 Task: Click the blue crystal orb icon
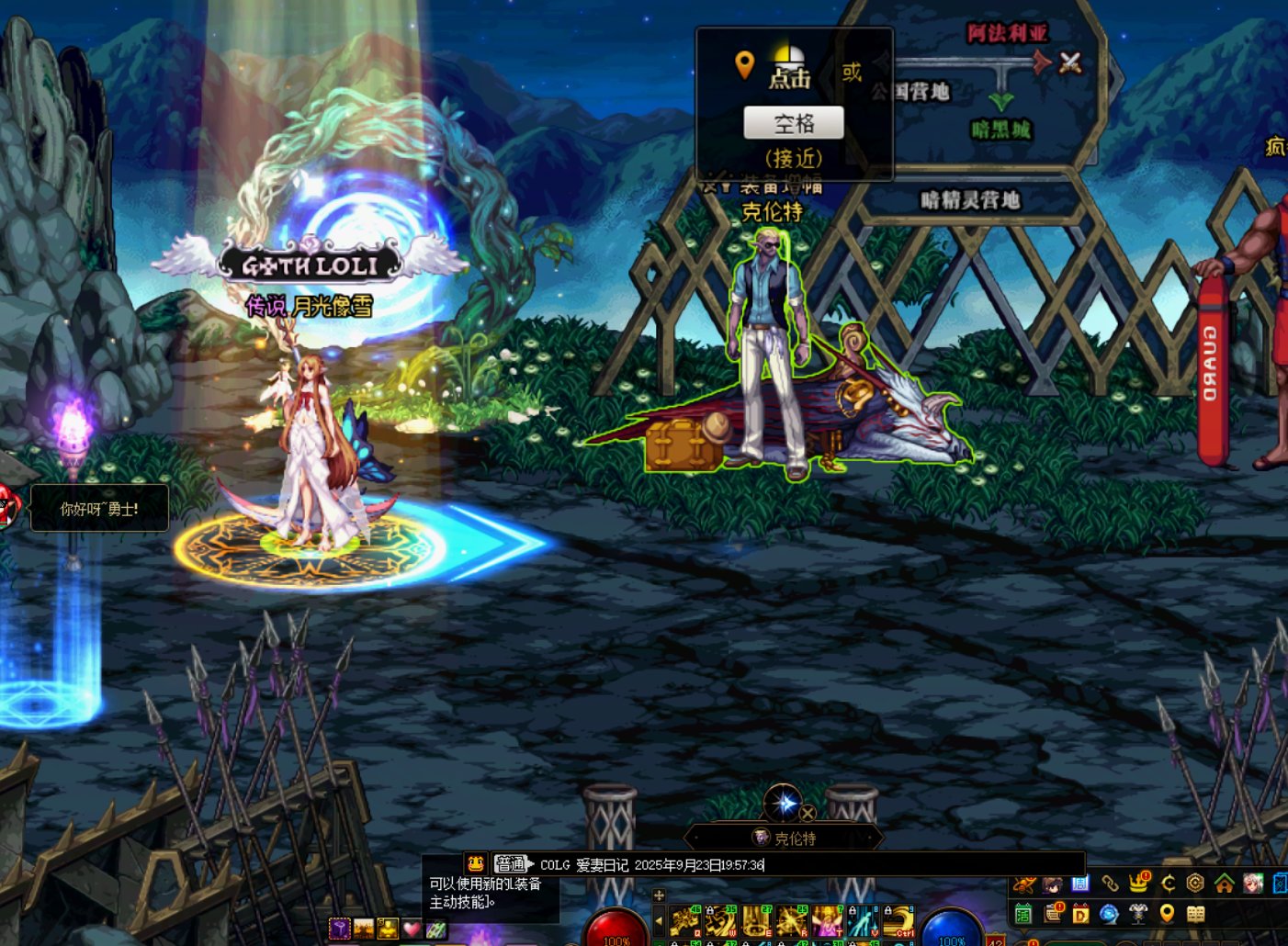(1109, 913)
